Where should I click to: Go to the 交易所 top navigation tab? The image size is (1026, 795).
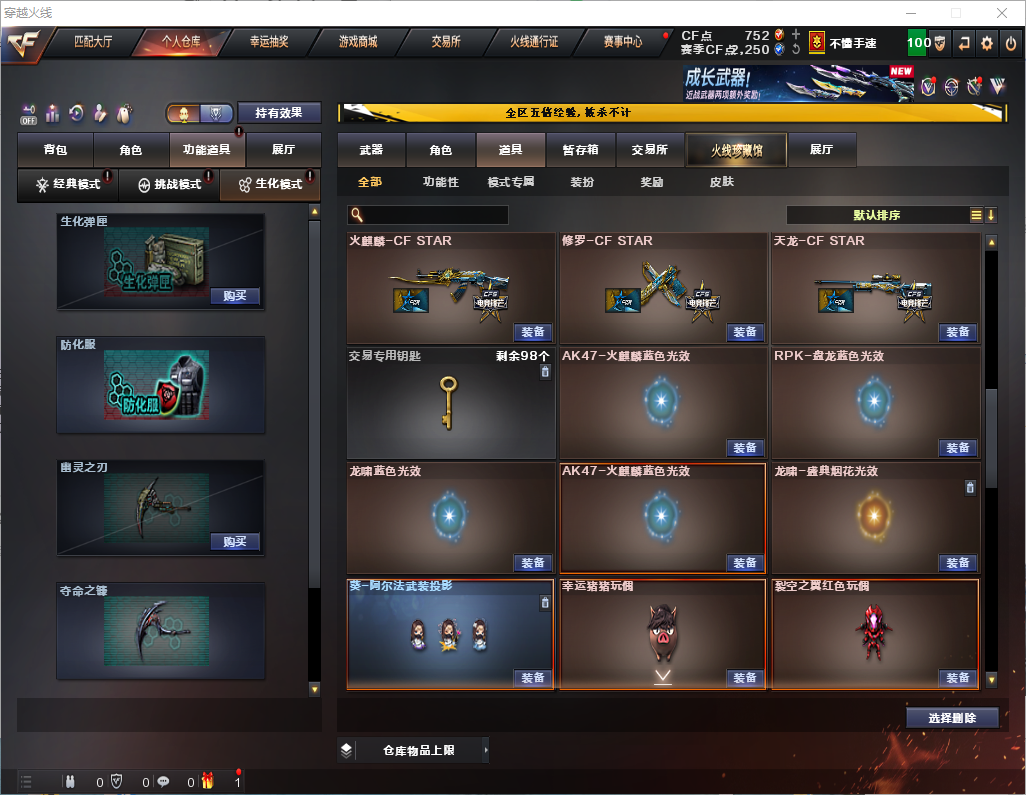pos(446,42)
